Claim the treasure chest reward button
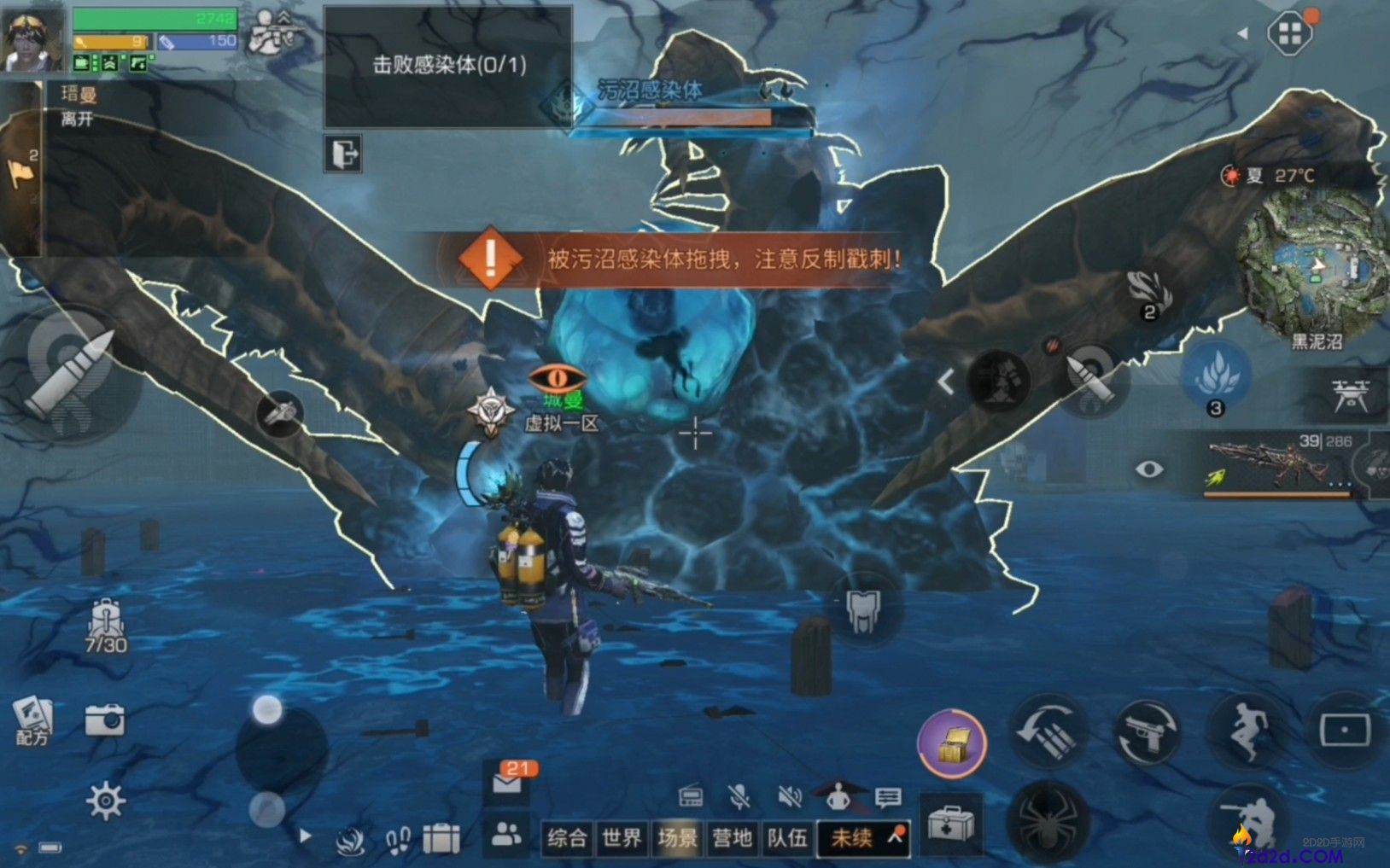Screen dimensions: 1390x868 pyautogui.click(x=951, y=743)
